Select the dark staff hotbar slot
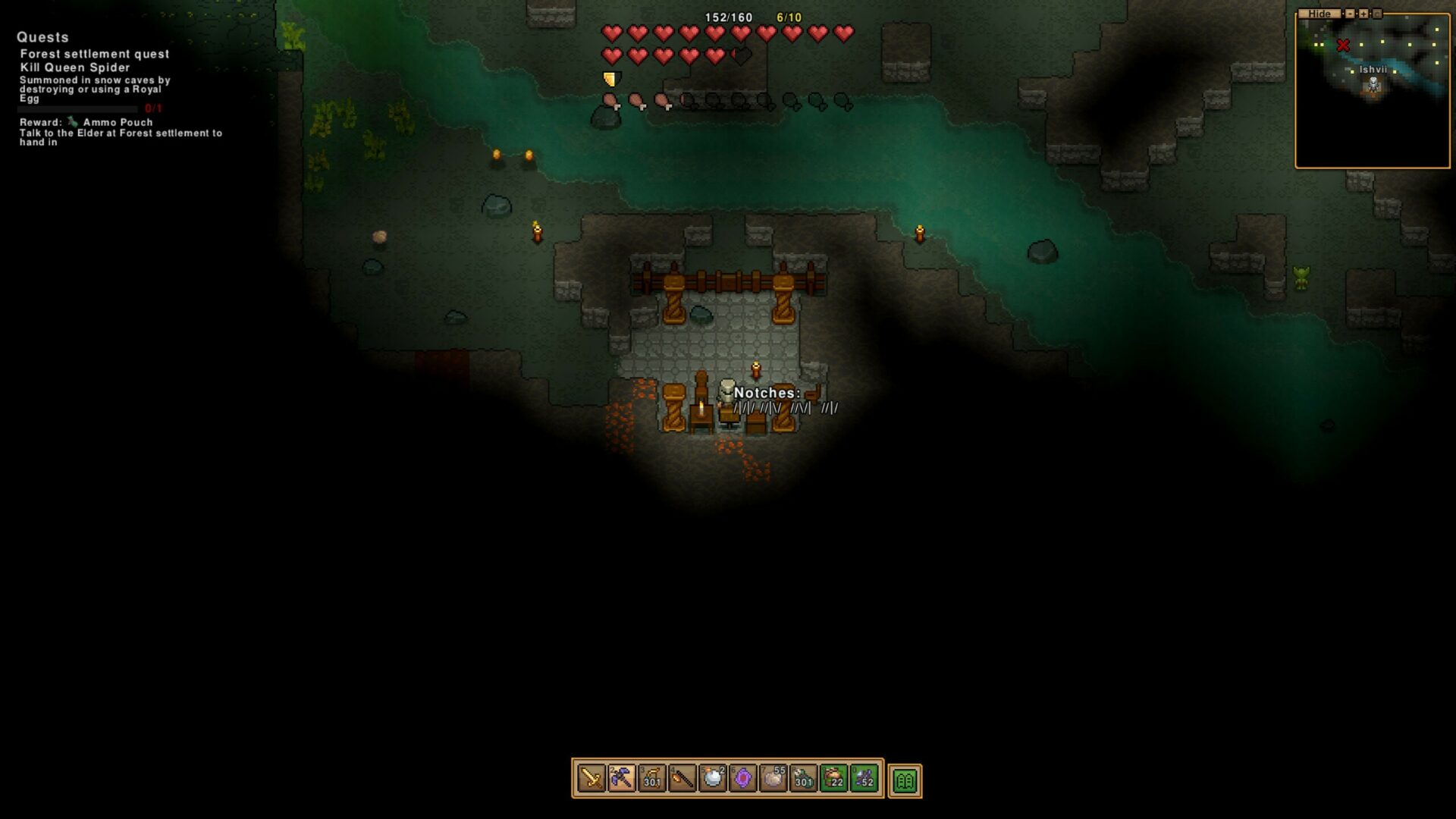This screenshot has width=1456, height=819. (x=682, y=779)
